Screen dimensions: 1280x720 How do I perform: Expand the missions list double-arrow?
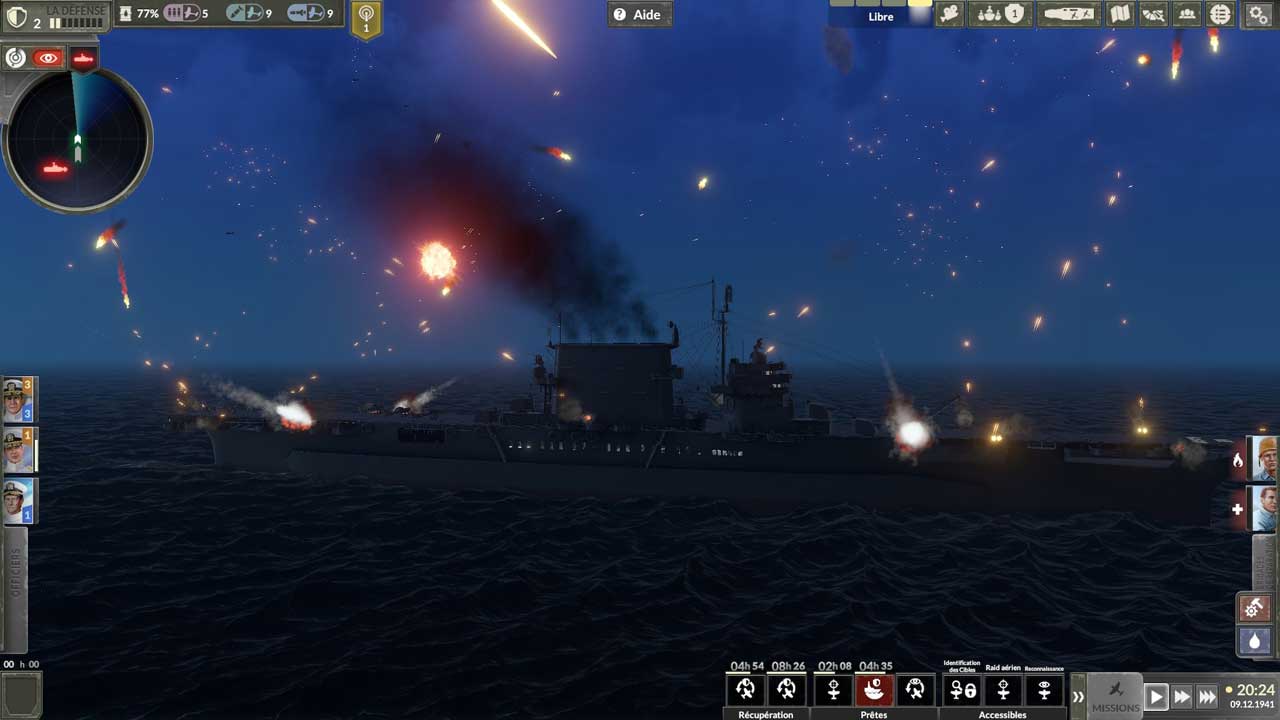coord(1077,697)
